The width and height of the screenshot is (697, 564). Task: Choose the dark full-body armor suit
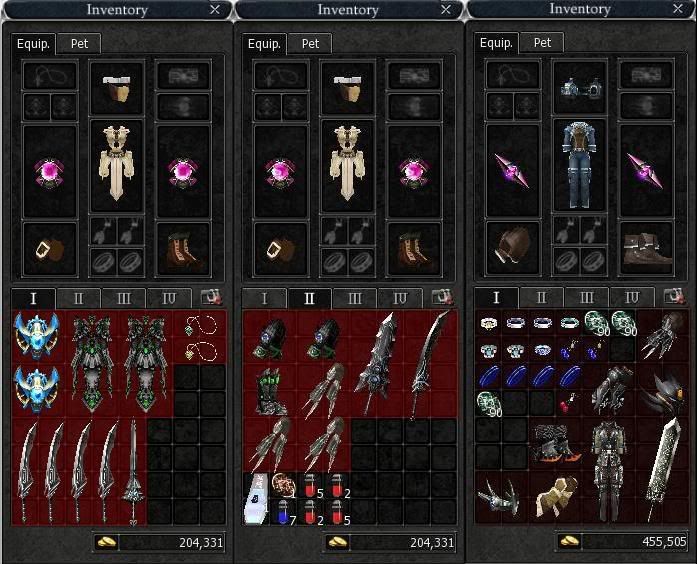pos(606,466)
